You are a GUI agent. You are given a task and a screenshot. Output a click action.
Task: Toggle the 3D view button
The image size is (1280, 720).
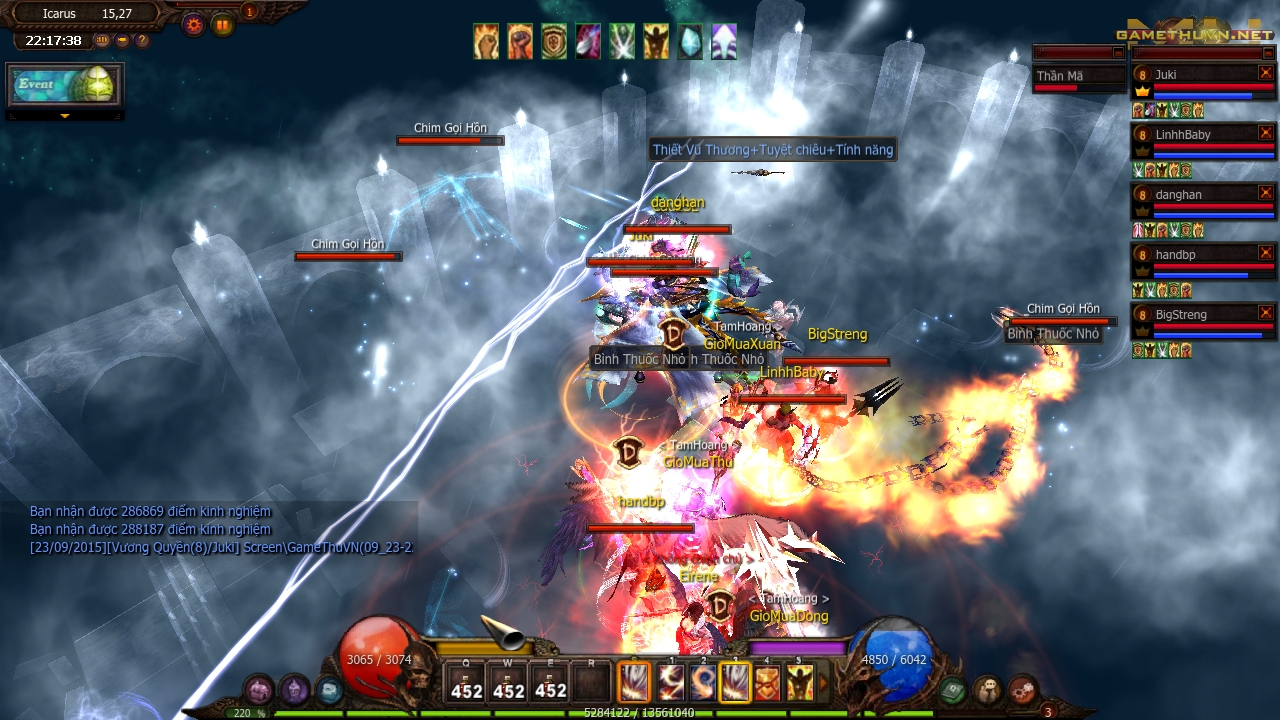pyautogui.click(x=102, y=41)
